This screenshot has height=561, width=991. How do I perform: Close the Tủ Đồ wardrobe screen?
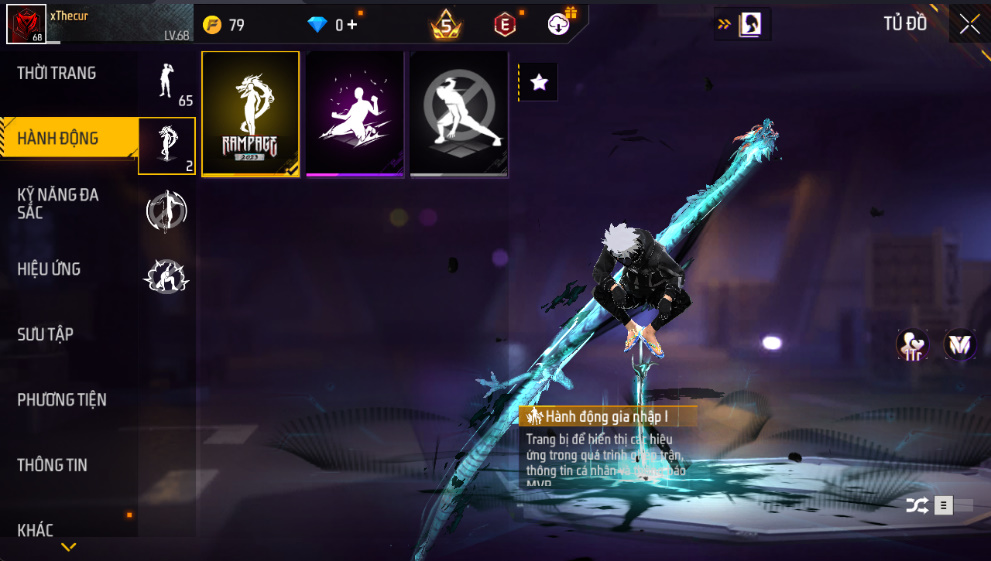(x=969, y=24)
